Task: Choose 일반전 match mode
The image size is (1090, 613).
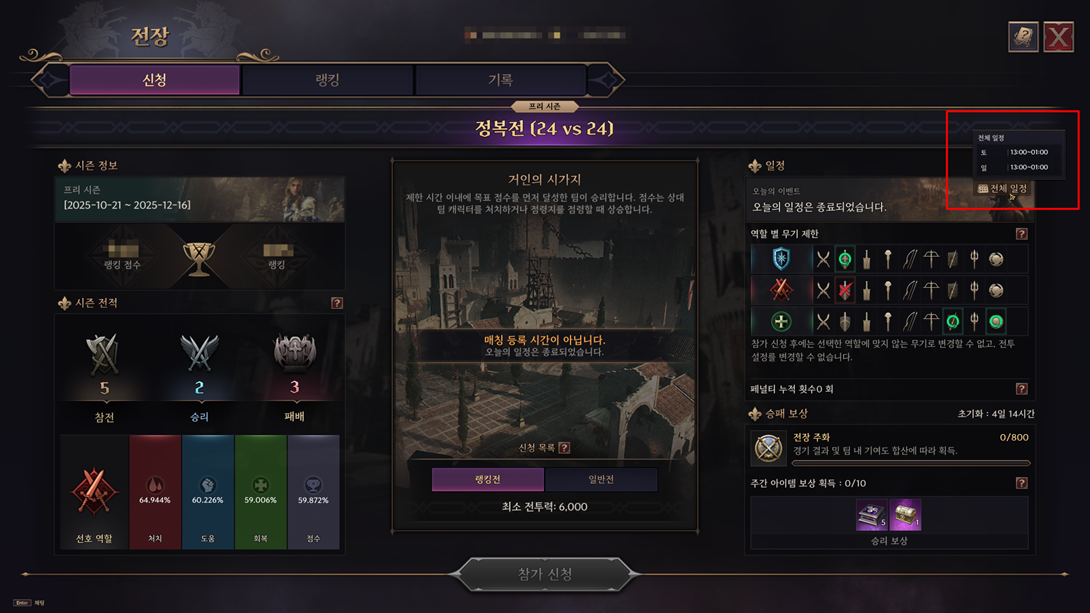Action: click(600, 480)
